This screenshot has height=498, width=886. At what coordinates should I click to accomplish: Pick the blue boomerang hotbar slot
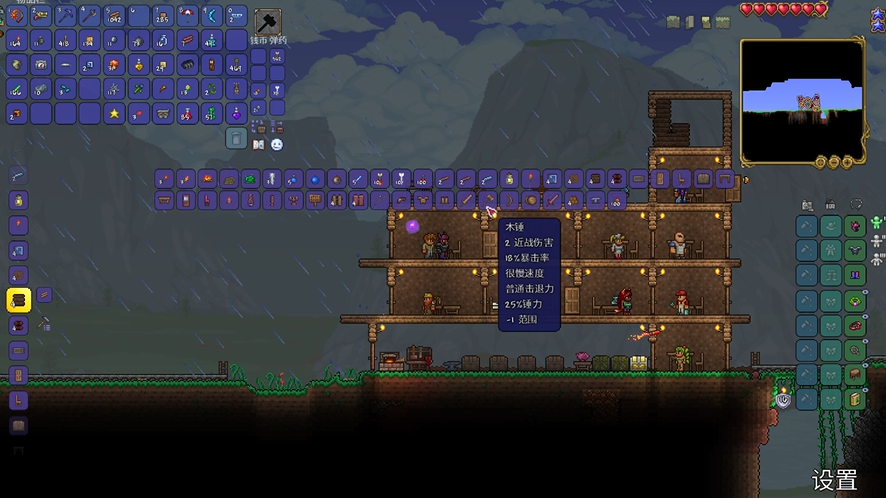coord(212,15)
